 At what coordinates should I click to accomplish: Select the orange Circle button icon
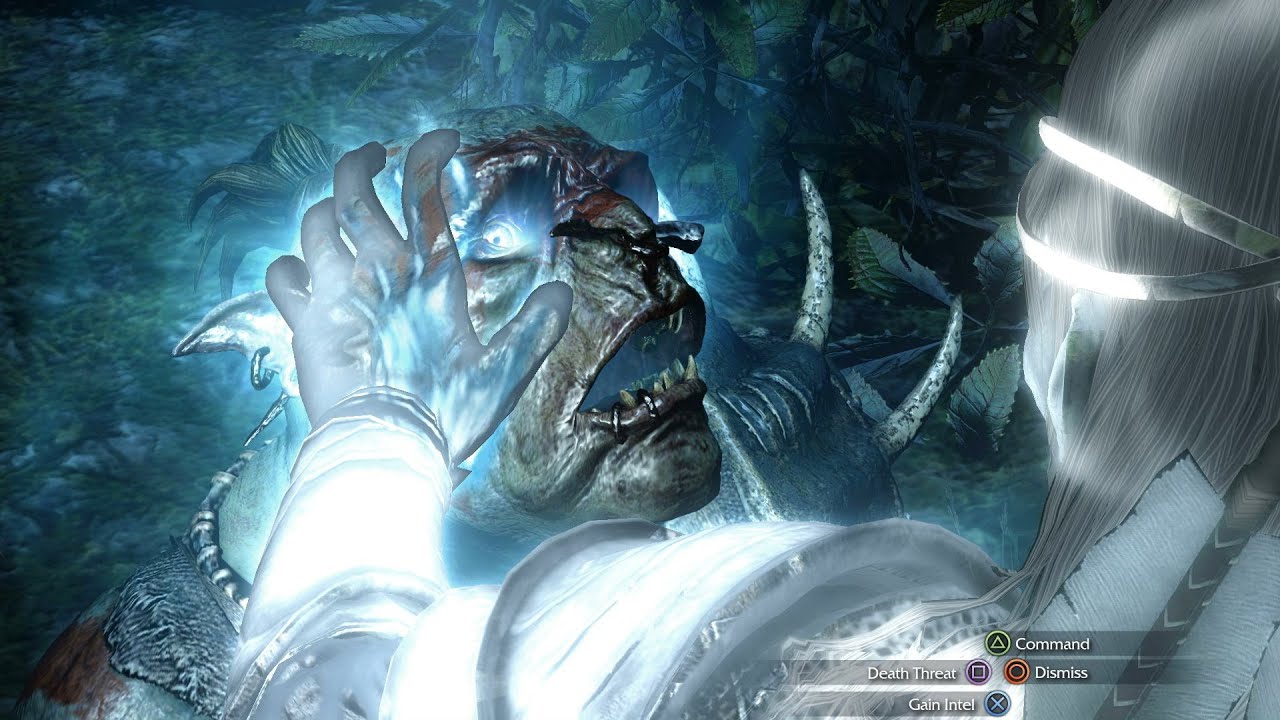[1016, 672]
